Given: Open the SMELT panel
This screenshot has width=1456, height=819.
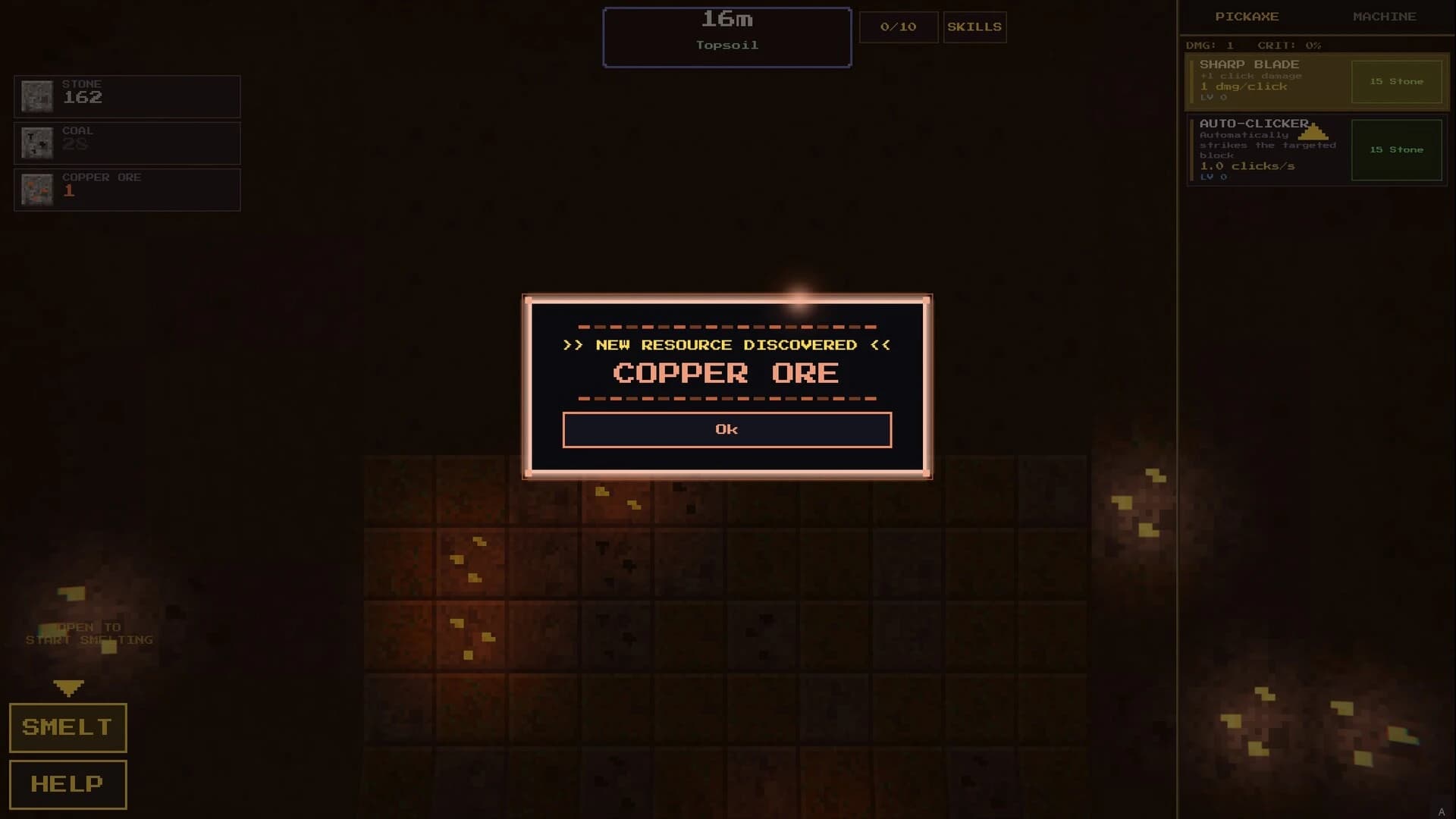Looking at the screenshot, I should click(67, 726).
